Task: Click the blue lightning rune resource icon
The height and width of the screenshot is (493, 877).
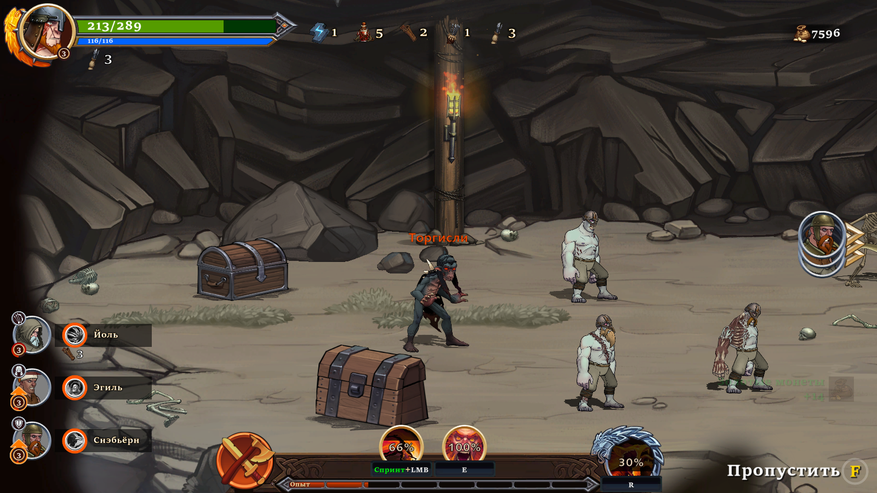Action: click(319, 32)
